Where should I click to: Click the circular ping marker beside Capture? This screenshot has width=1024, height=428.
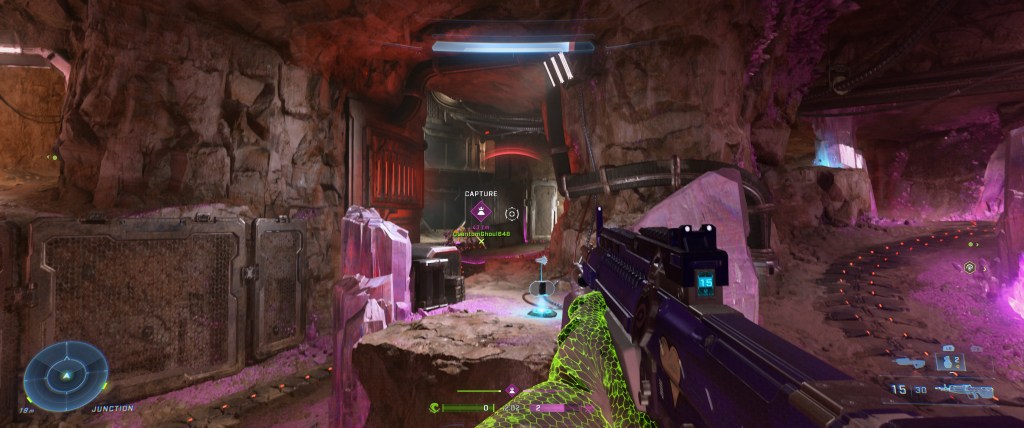(x=512, y=212)
